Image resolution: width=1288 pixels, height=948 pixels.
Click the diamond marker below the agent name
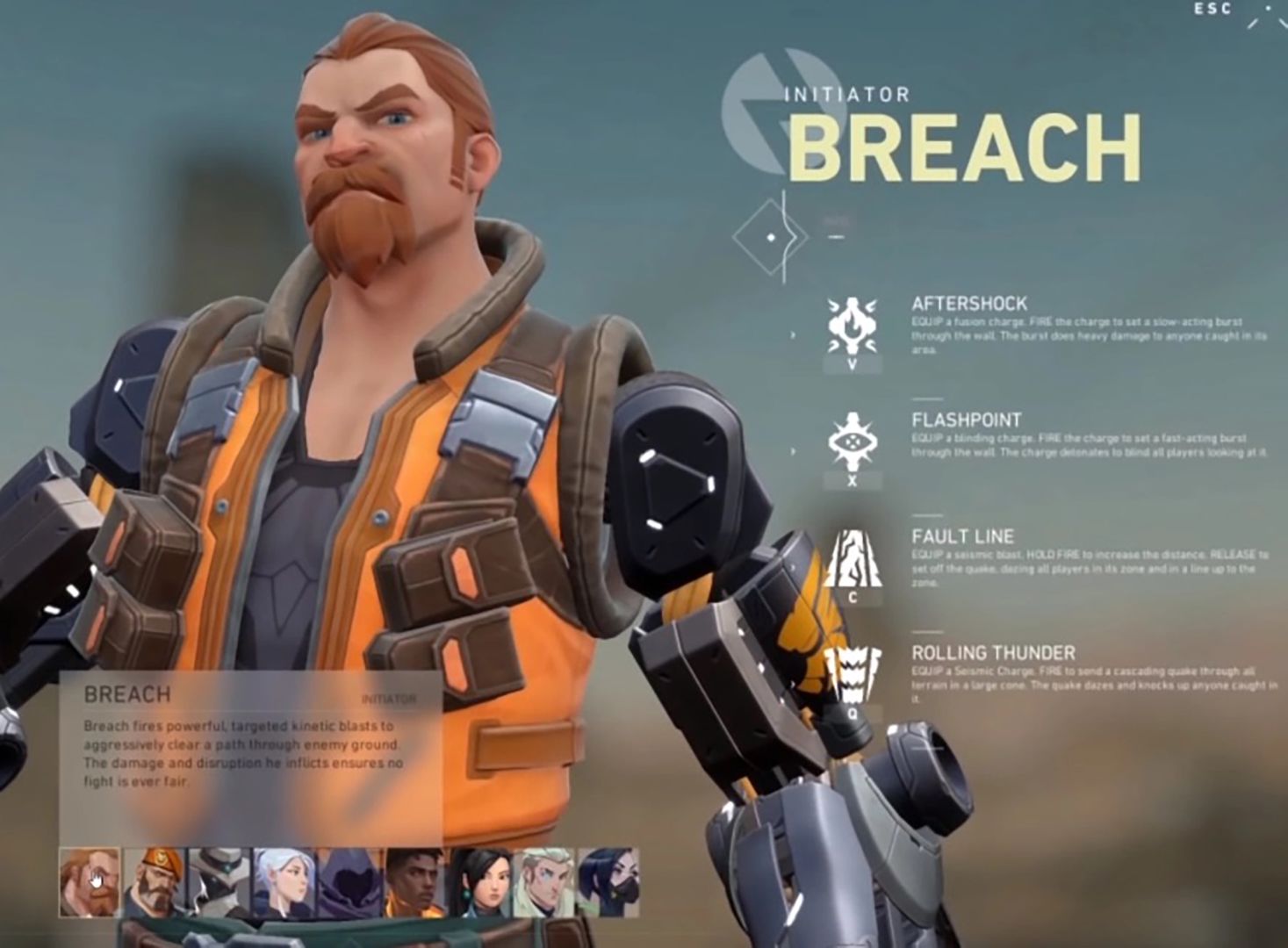(x=772, y=235)
